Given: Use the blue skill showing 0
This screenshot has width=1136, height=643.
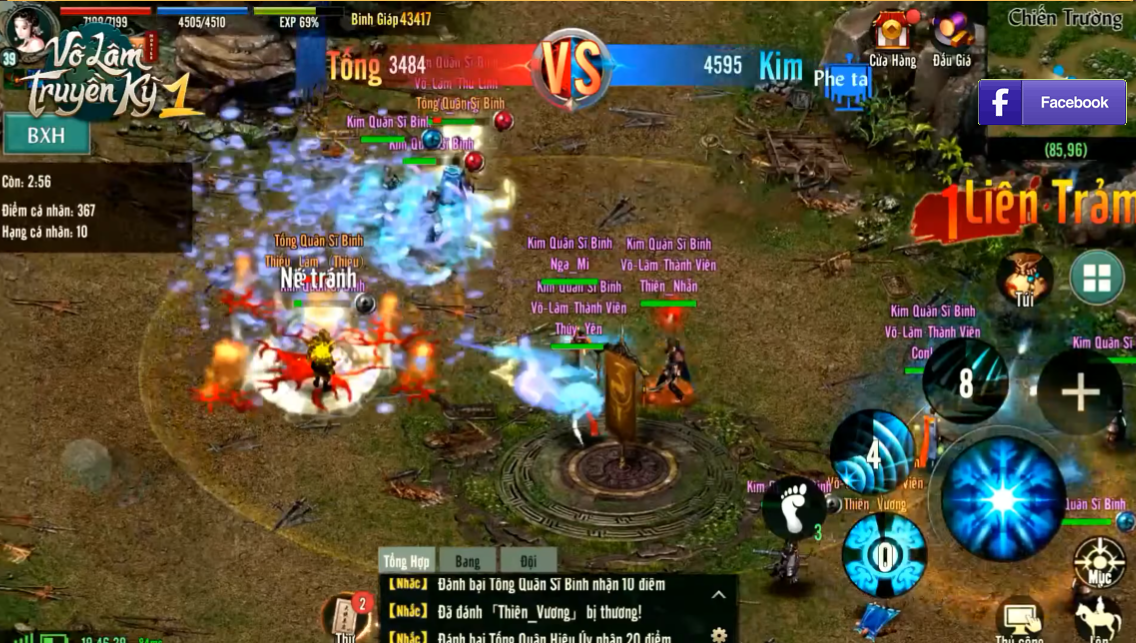Looking at the screenshot, I should pos(884,555).
